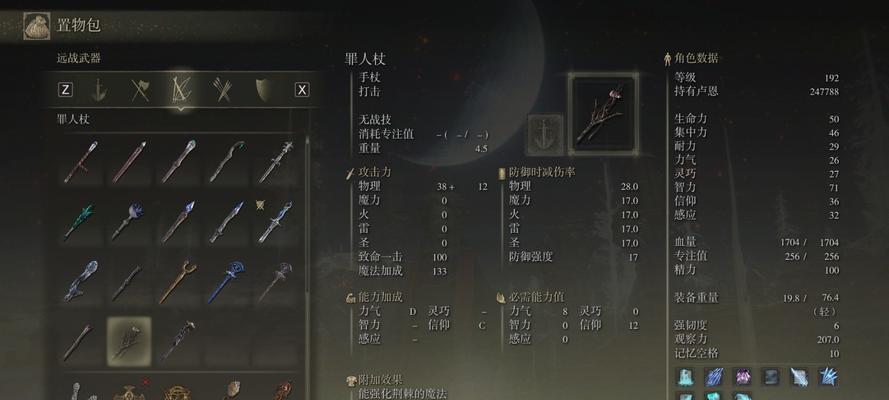Screen dimensions: 889x400
Task: Select the highlighted Staff of the Guilty slot
Action: (x=129, y=341)
